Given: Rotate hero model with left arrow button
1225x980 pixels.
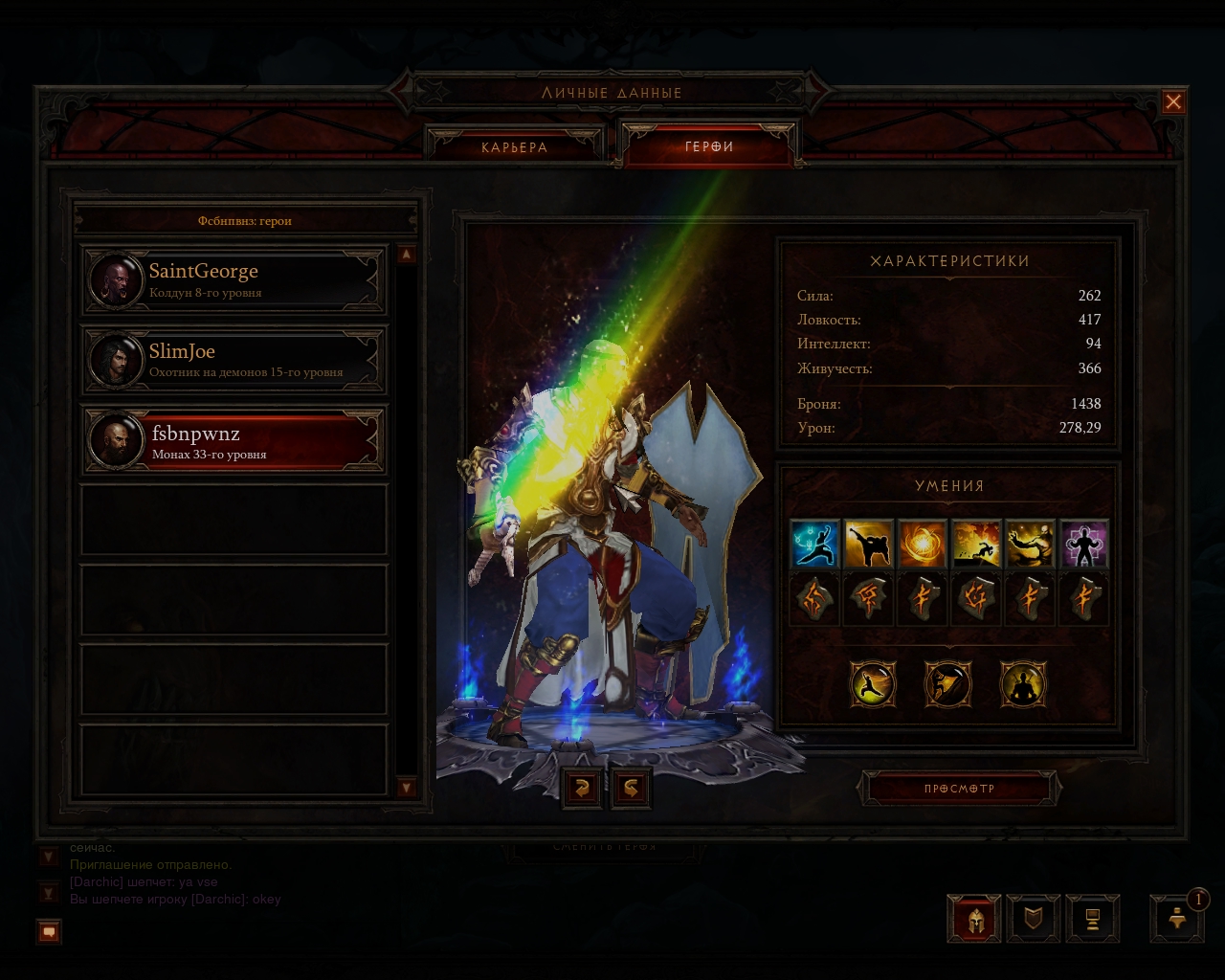Looking at the screenshot, I should pos(582,788).
